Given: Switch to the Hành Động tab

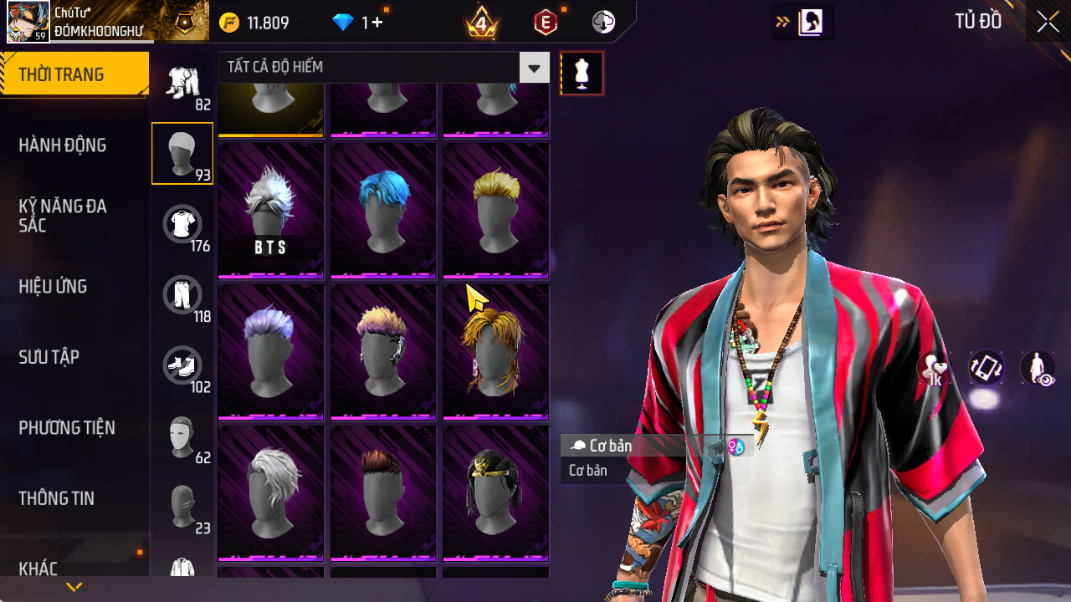Looking at the screenshot, I should (x=62, y=145).
